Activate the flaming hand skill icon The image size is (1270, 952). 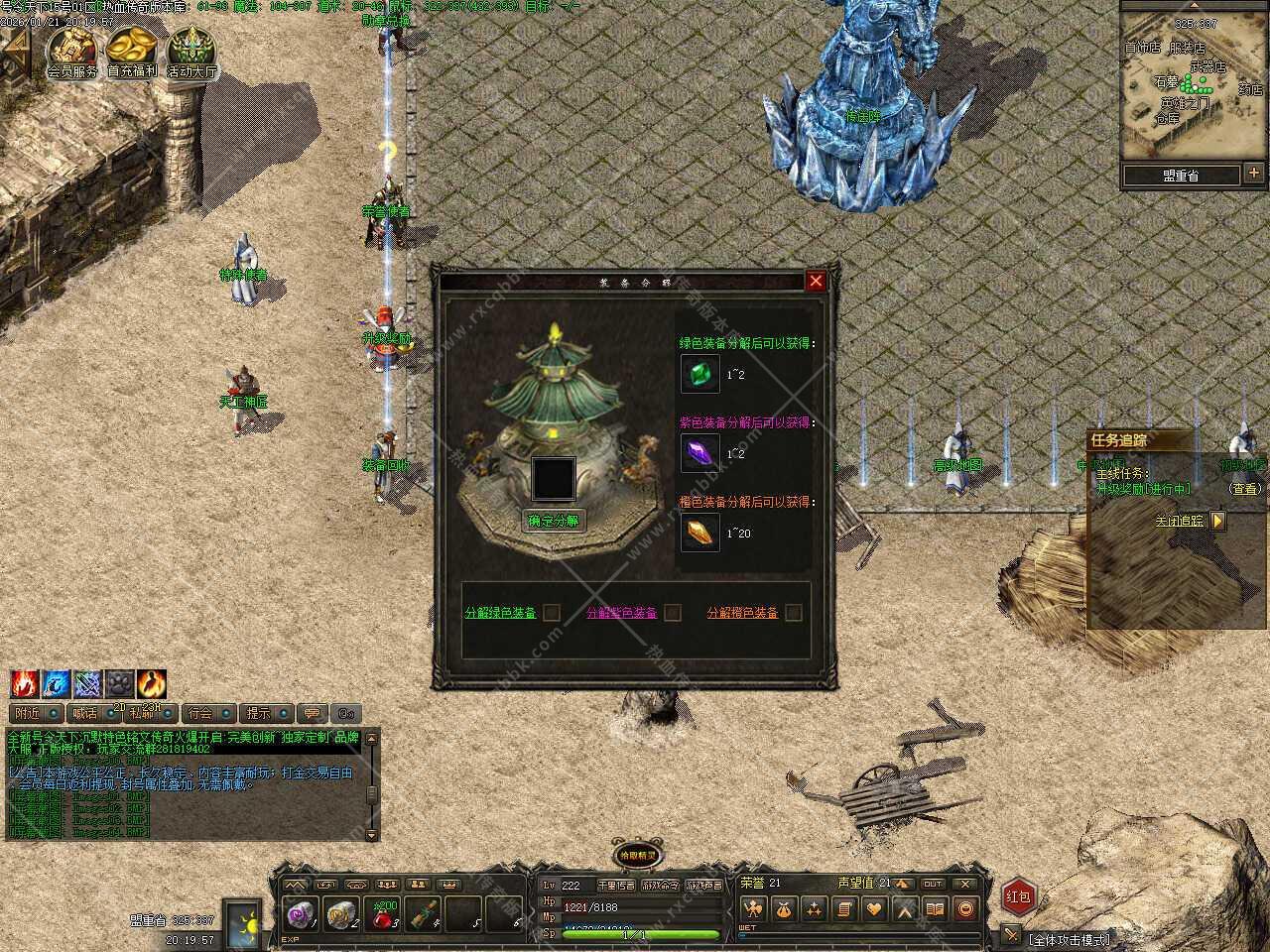24,684
